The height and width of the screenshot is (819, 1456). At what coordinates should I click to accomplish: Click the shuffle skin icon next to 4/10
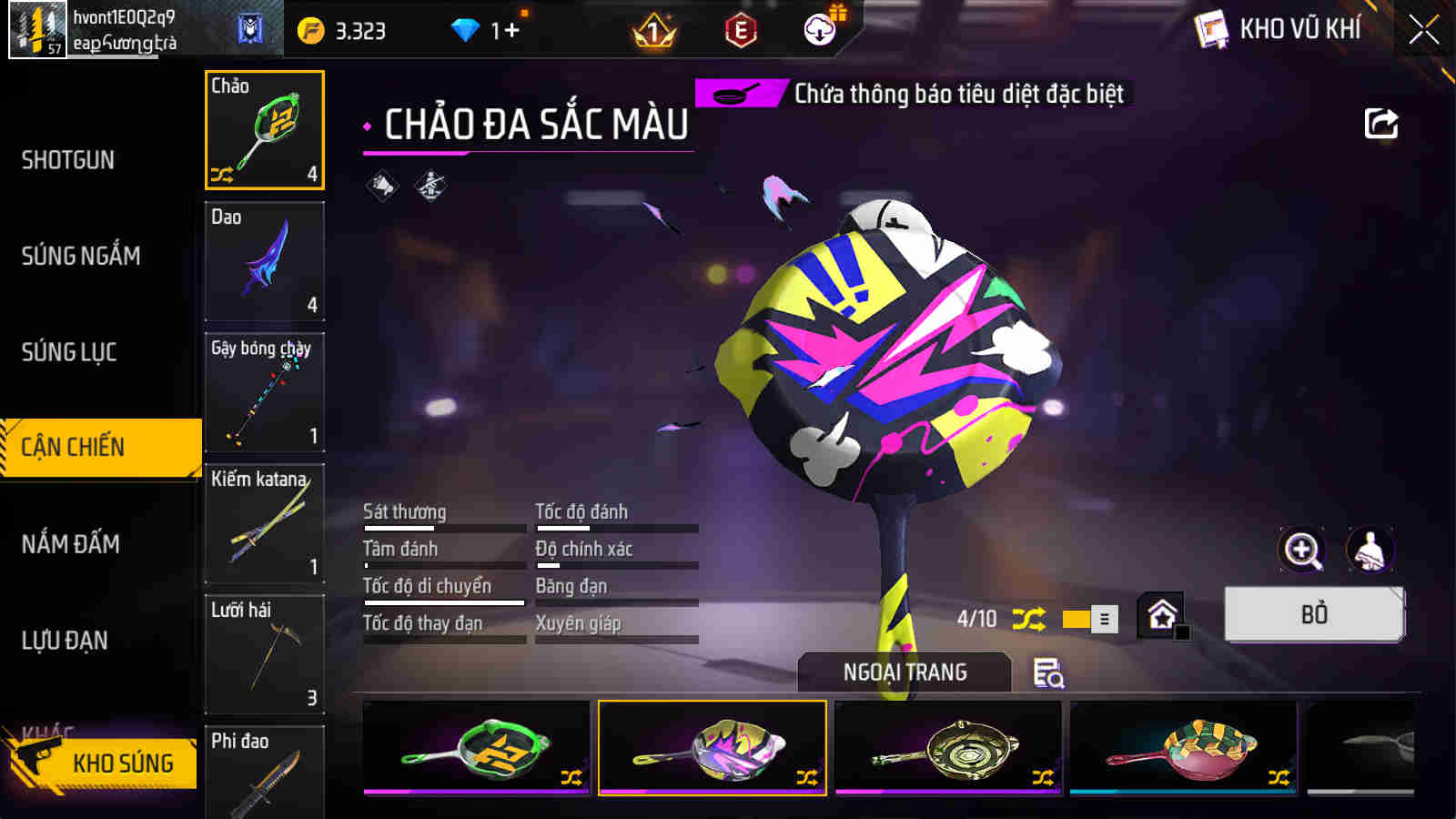[1027, 617]
